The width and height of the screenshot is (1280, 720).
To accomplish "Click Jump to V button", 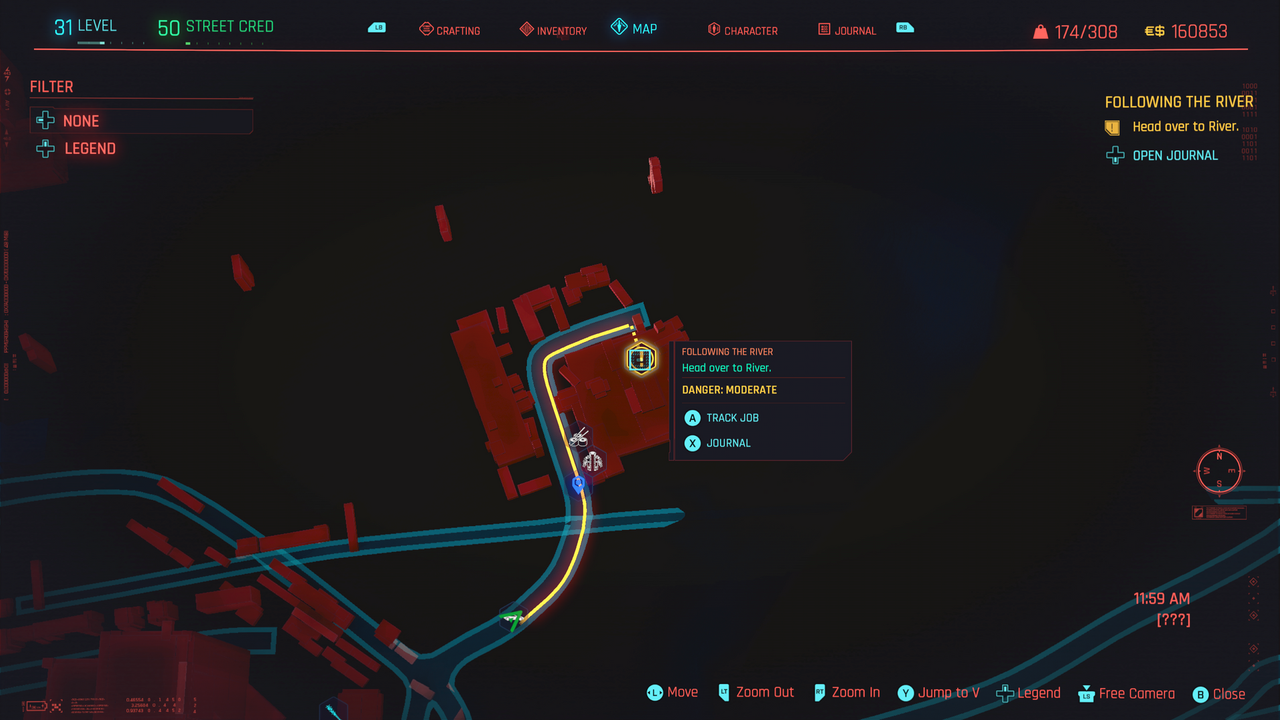I will click(x=938, y=692).
